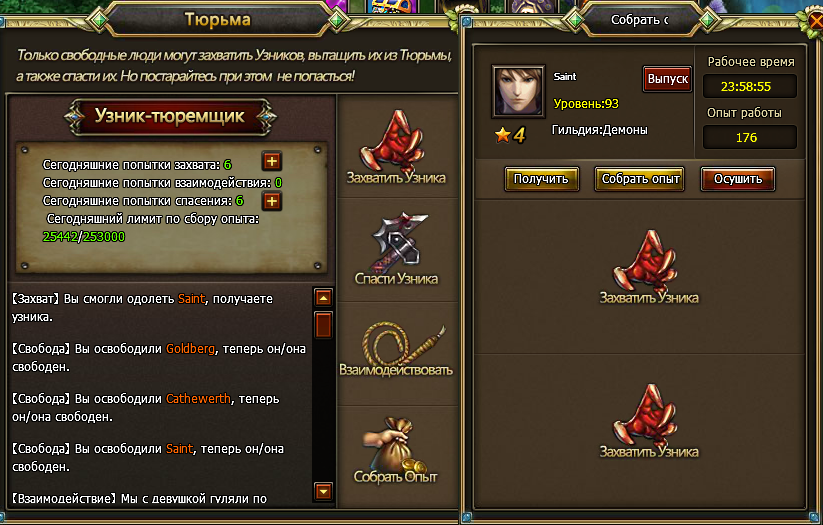Open the Спасти Узника option

tap(396, 249)
